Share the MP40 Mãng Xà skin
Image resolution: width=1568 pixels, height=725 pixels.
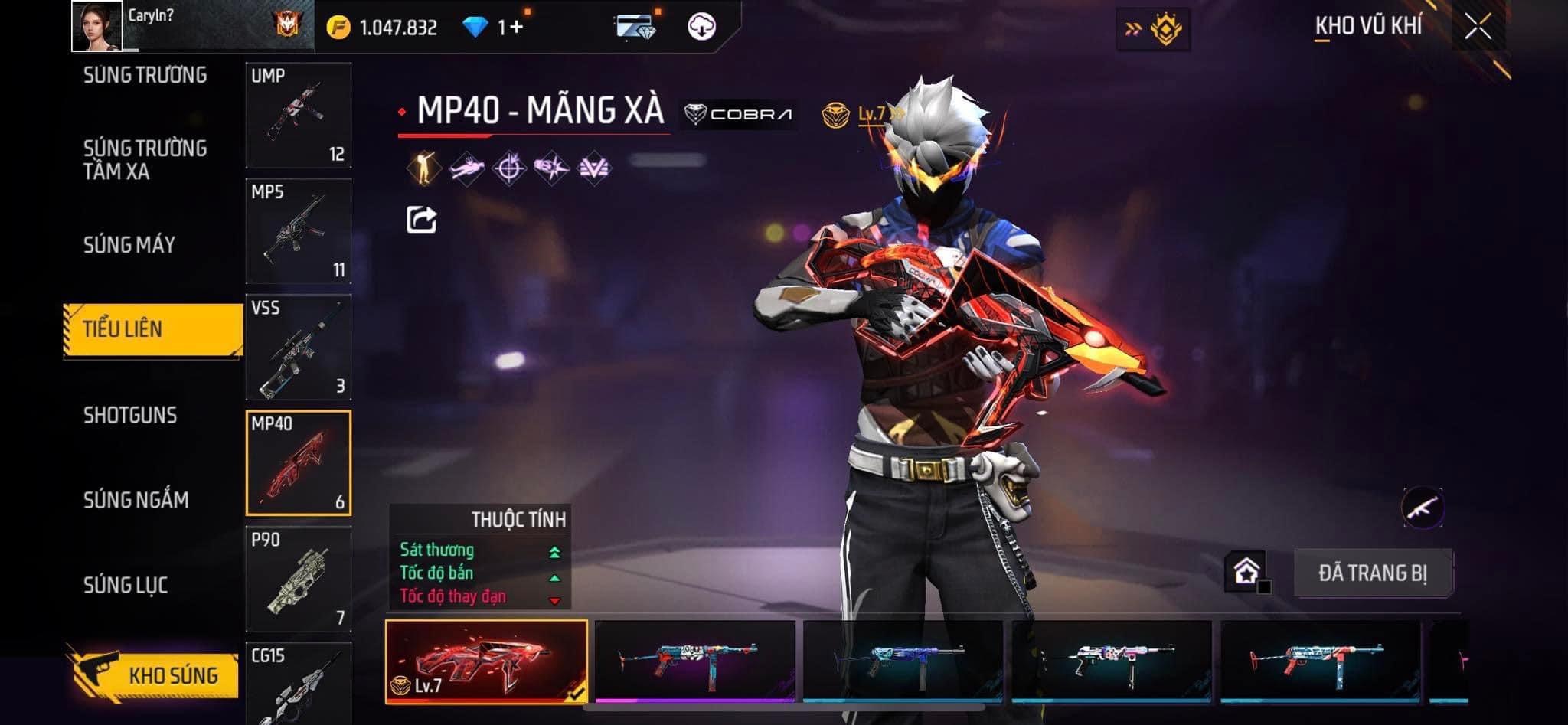[x=421, y=220]
